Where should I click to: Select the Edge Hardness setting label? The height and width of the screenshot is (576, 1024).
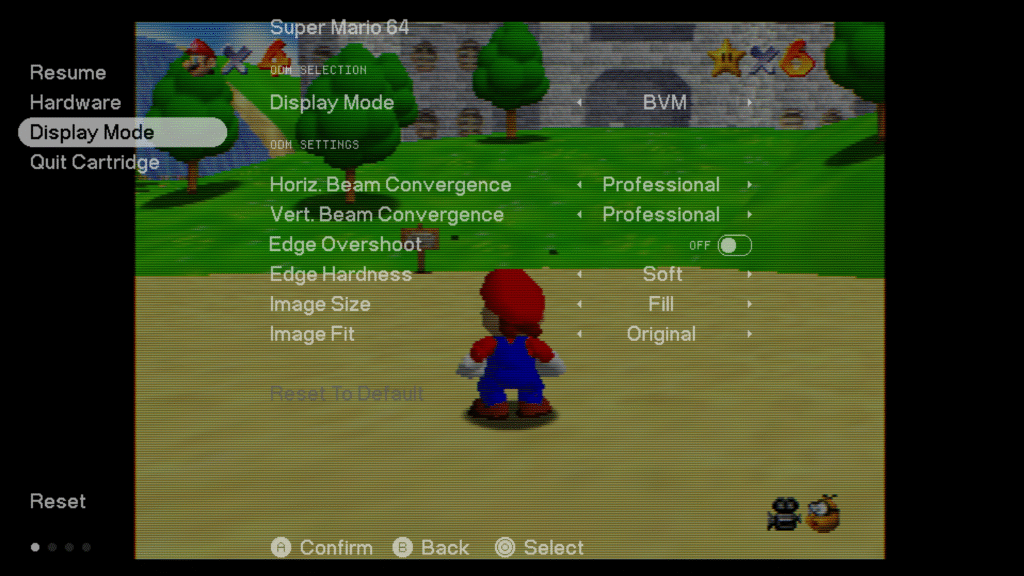pyautogui.click(x=340, y=275)
